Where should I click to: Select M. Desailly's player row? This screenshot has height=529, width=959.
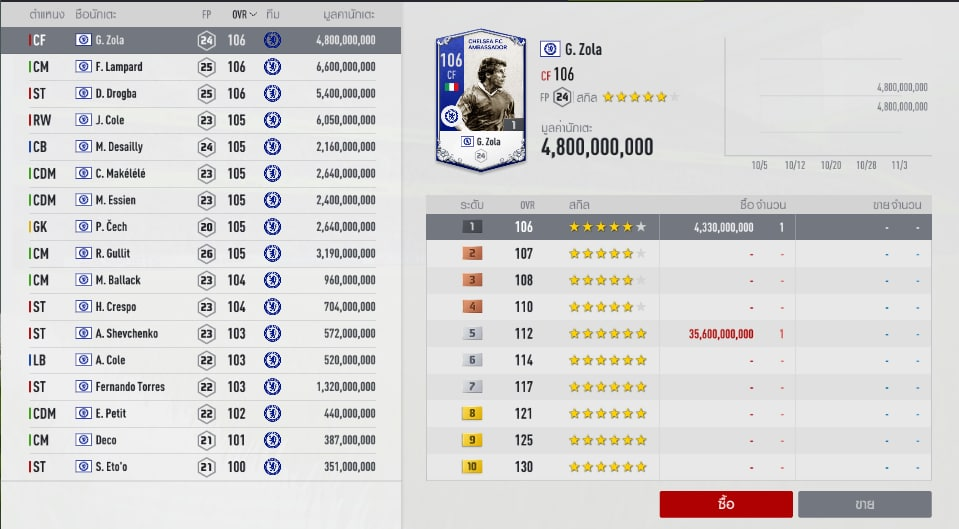(200, 147)
